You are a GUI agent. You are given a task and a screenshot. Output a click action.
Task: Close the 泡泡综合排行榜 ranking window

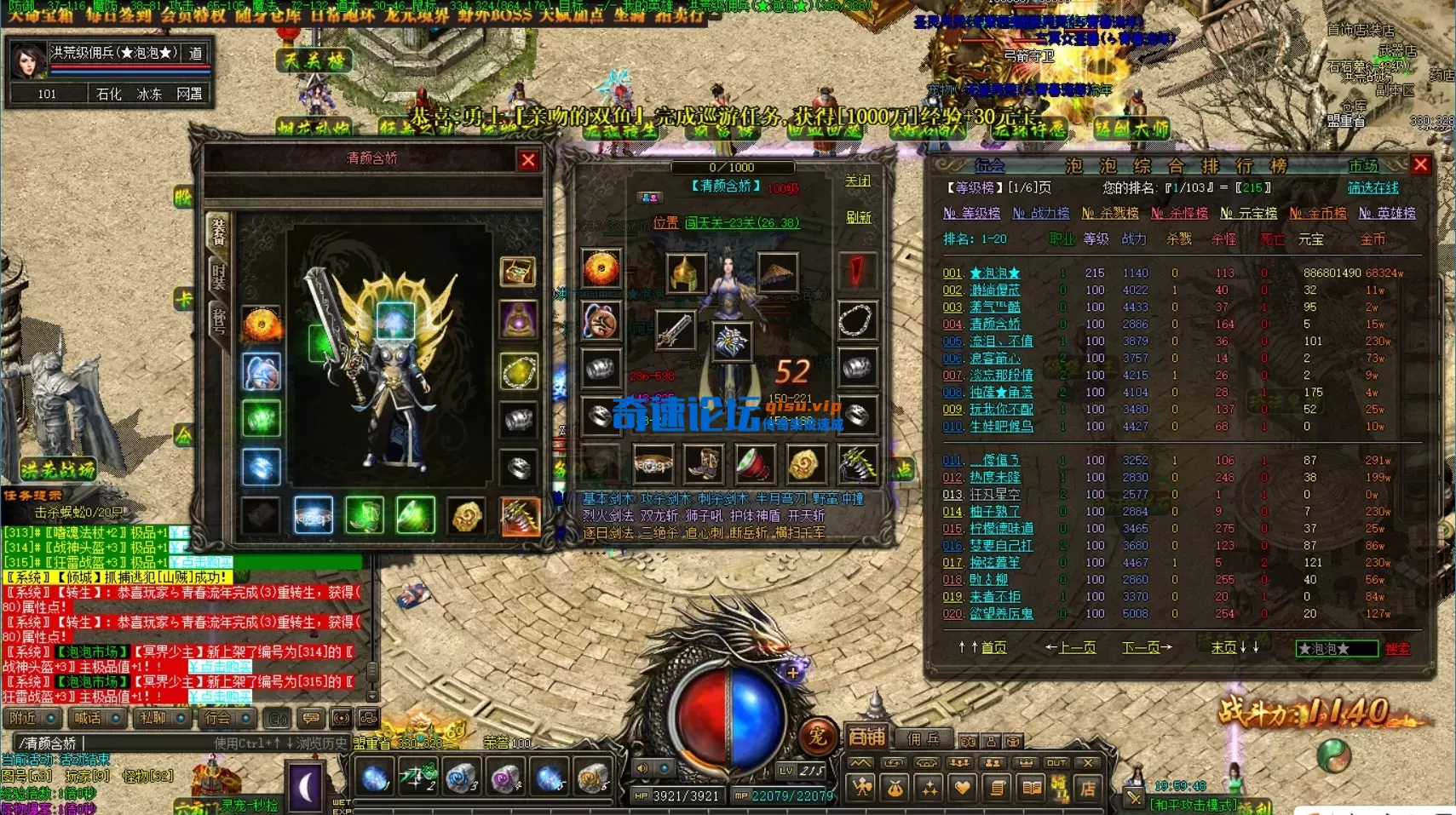(x=1420, y=164)
